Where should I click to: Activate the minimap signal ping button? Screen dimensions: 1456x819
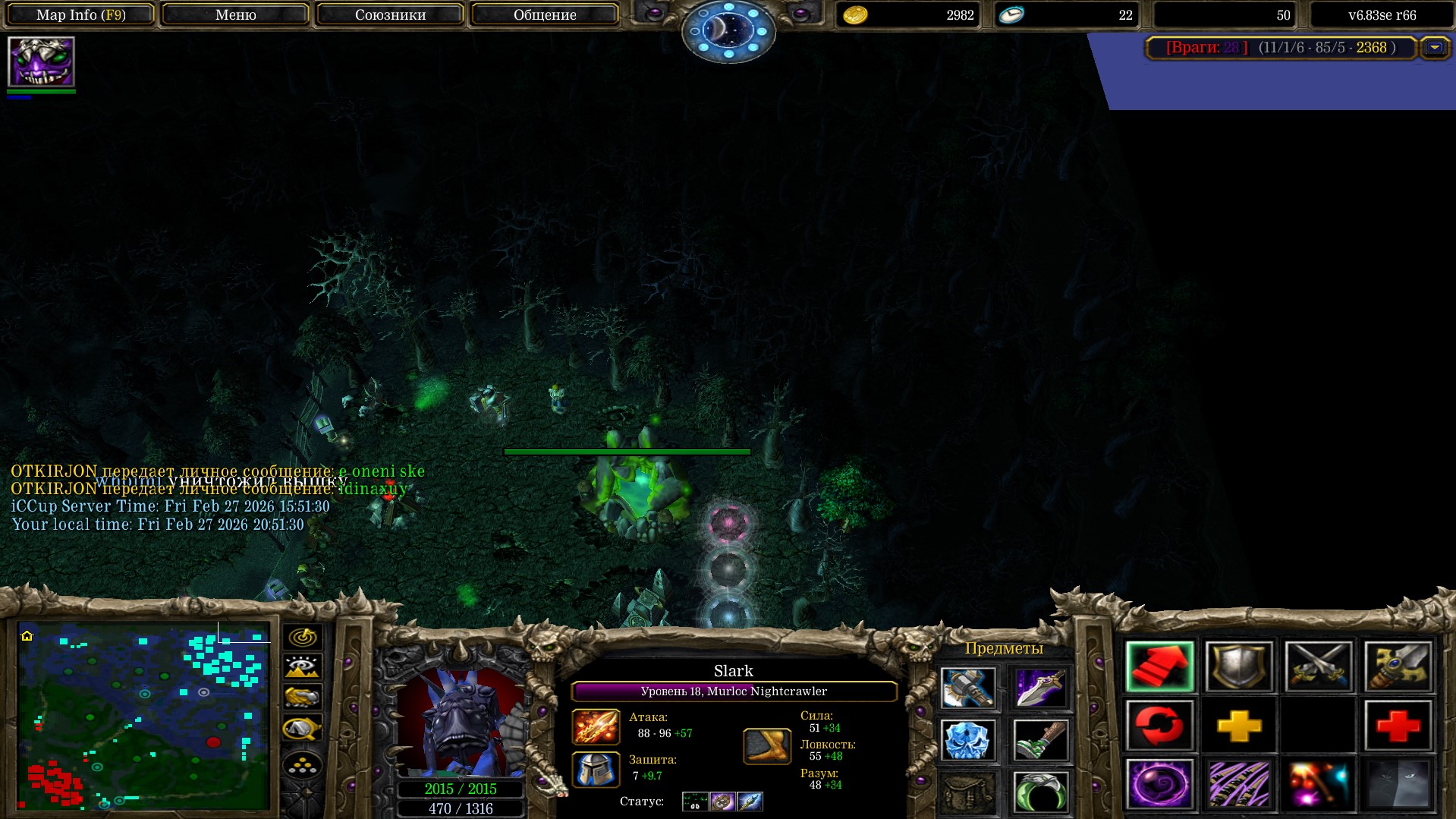pos(302,637)
